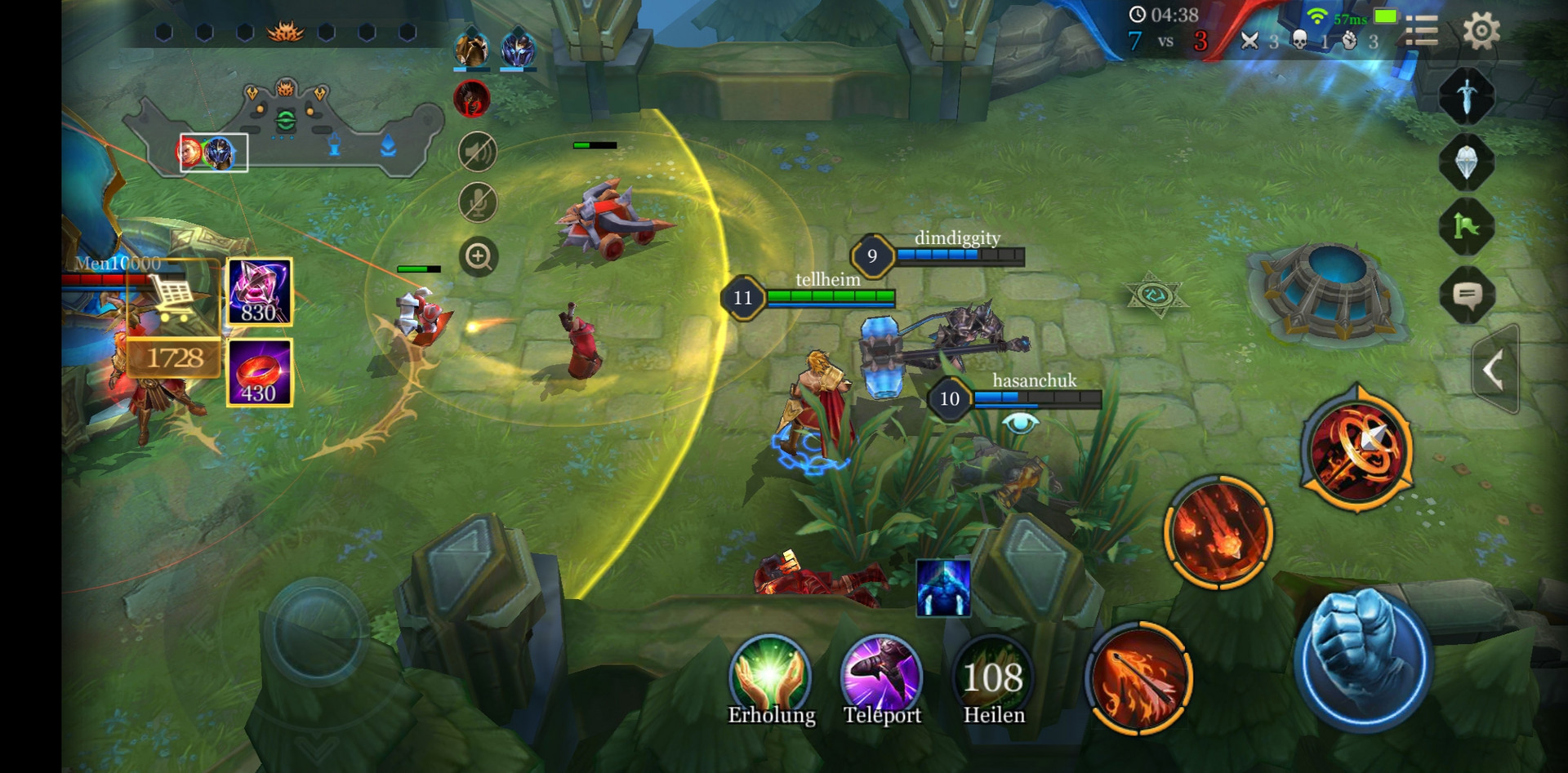1568x773 pixels.
Task: Open the scoreboard list icon
Action: [x=1421, y=32]
